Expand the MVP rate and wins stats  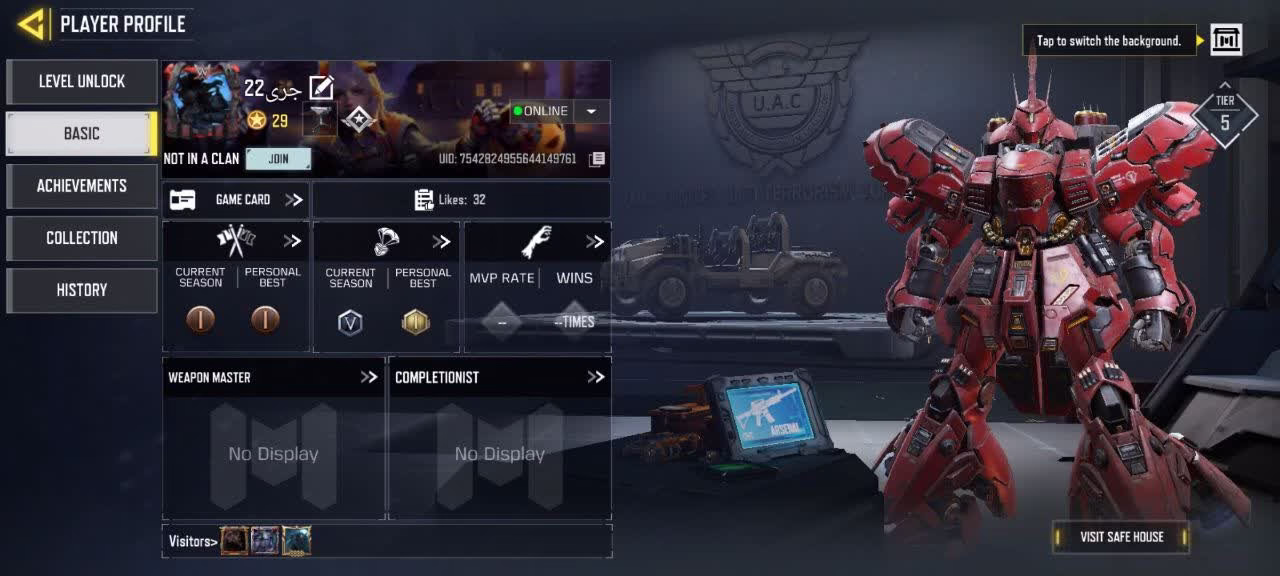coord(595,242)
